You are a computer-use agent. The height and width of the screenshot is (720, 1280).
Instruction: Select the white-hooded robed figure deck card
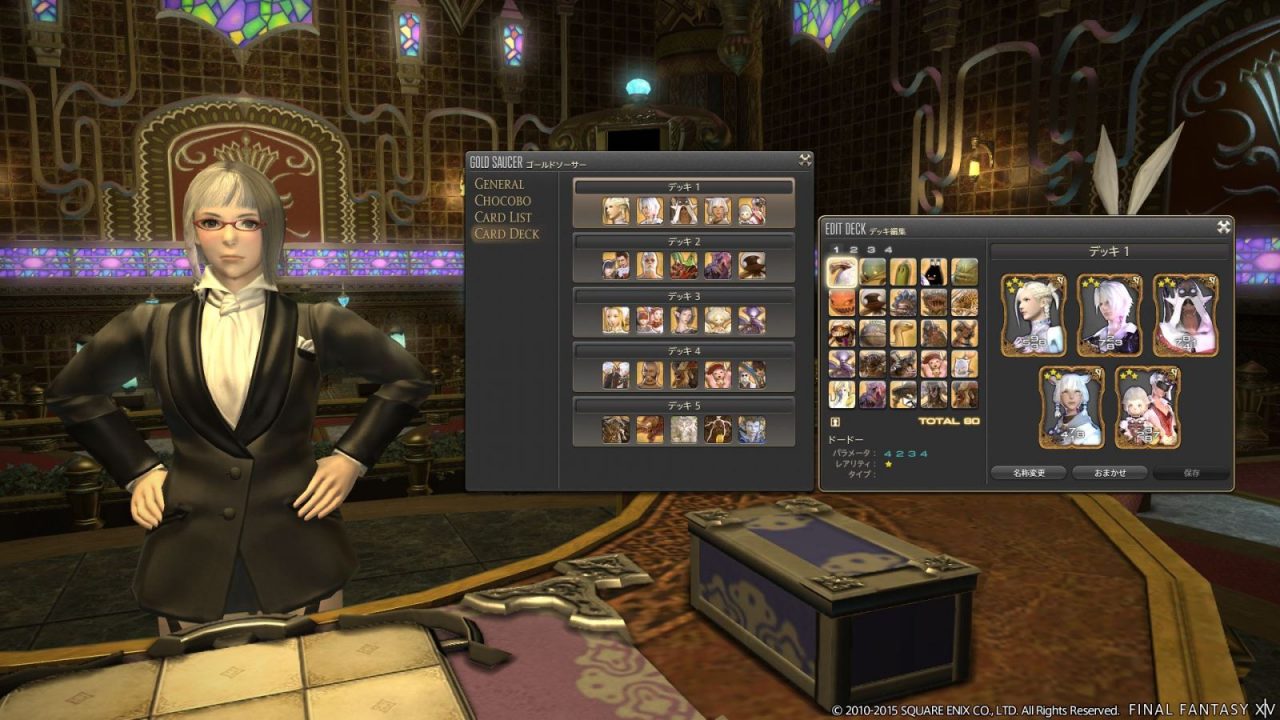[1185, 315]
